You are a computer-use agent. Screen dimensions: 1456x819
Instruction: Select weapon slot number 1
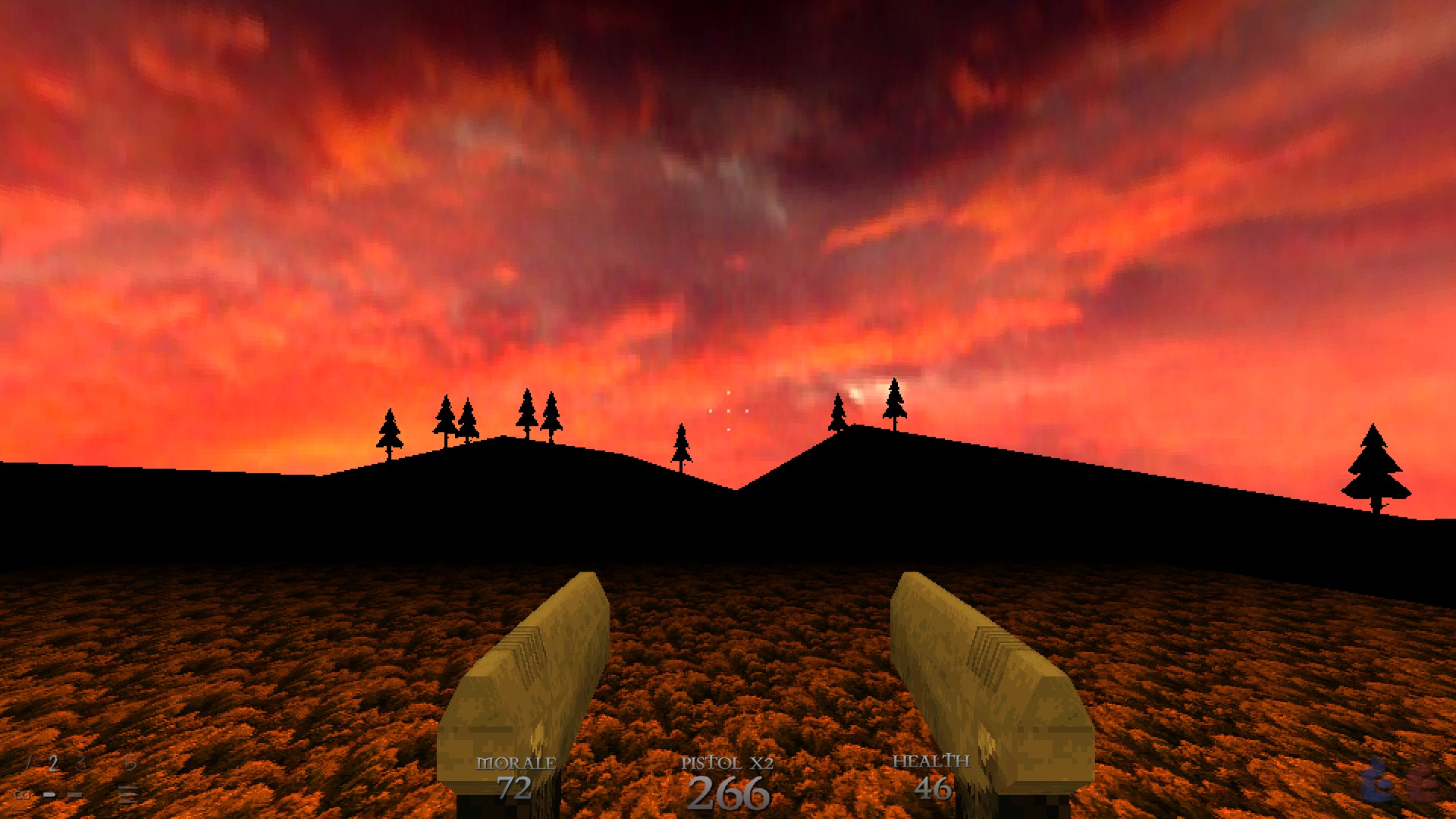click(x=27, y=762)
